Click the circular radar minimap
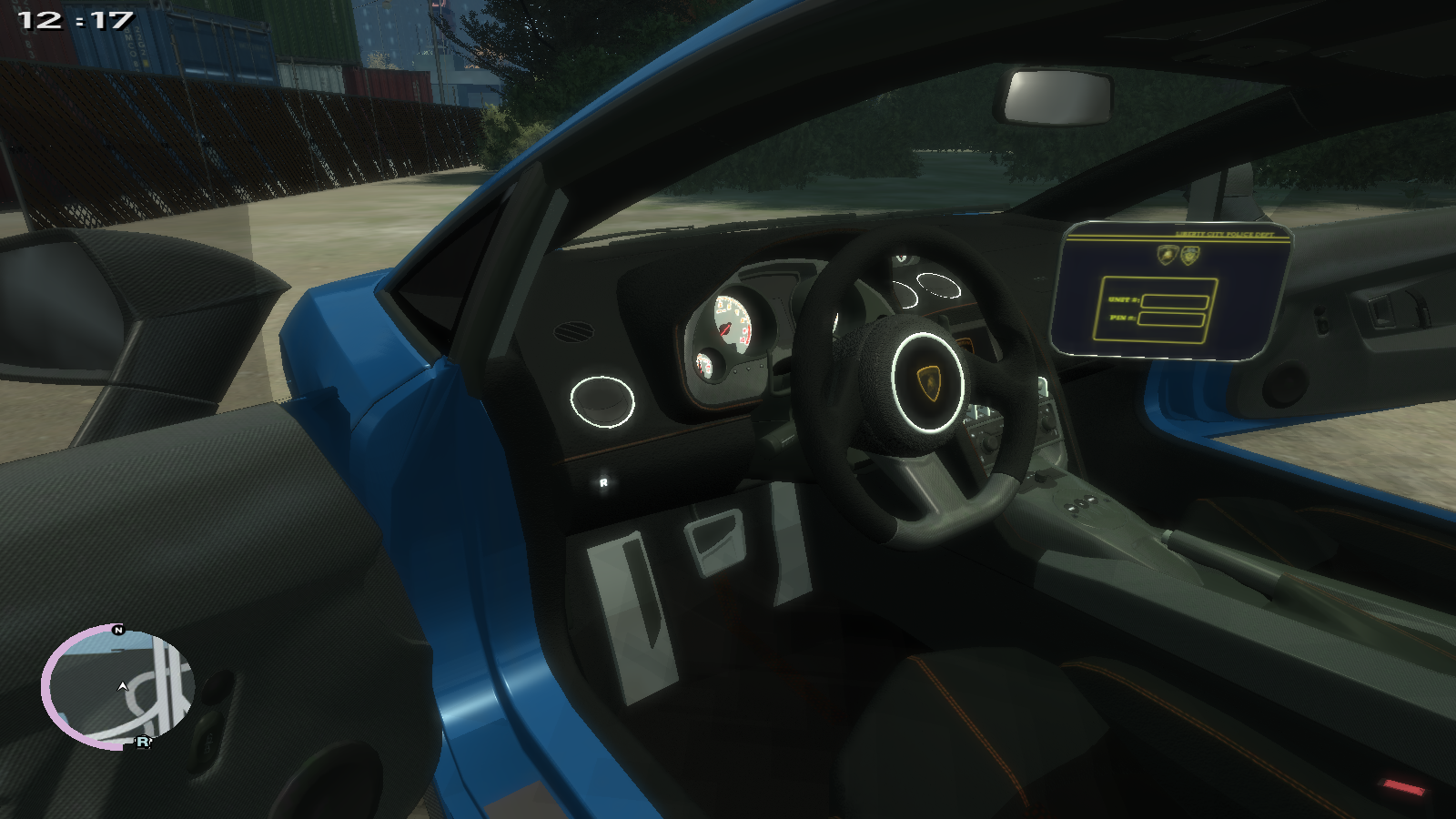The image size is (1456, 819). pos(118,687)
